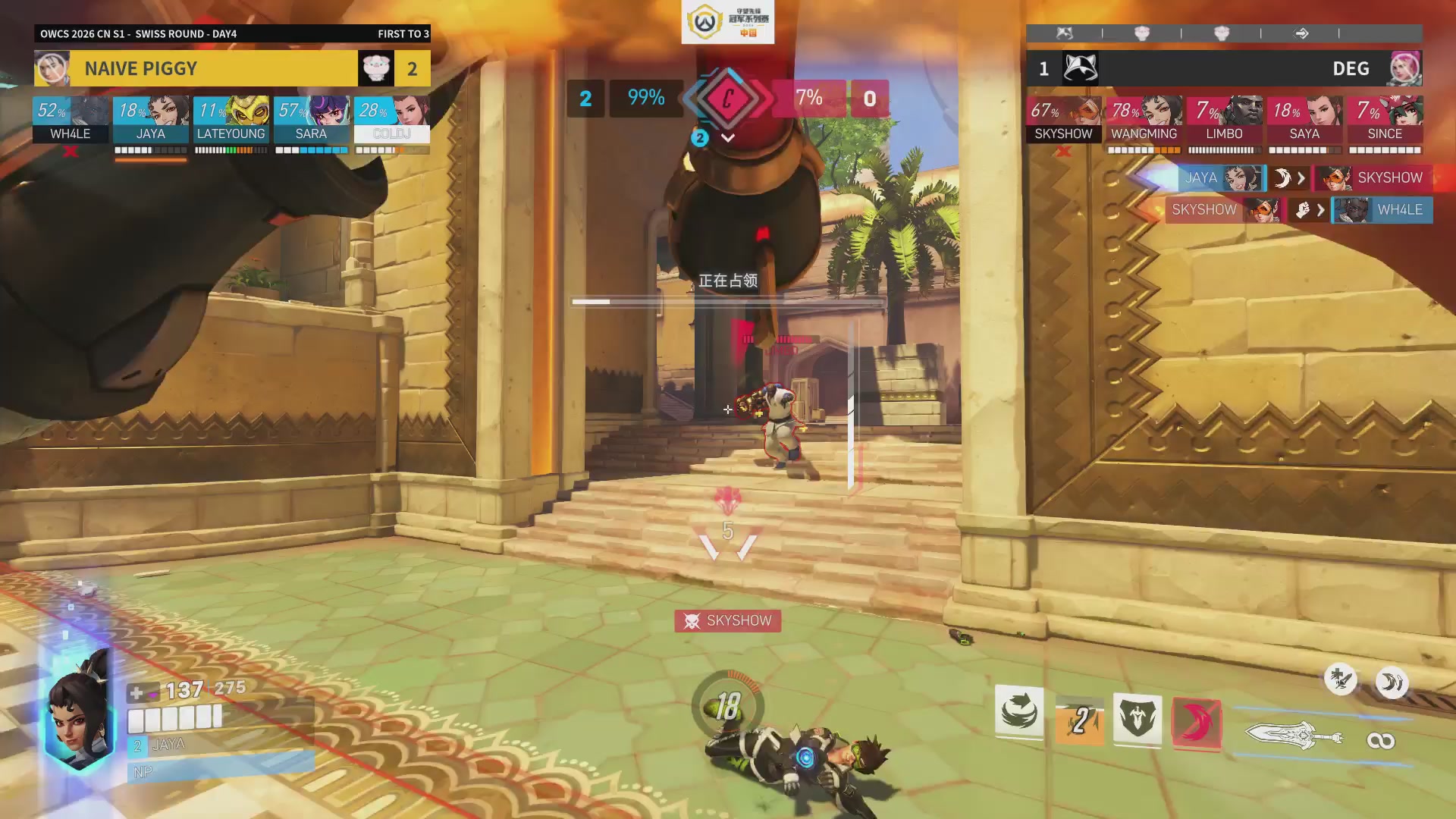The height and width of the screenshot is (819, 1456).
Task: Click the NAIVE PIGGY team banner
Action: (x=213, y=68)
